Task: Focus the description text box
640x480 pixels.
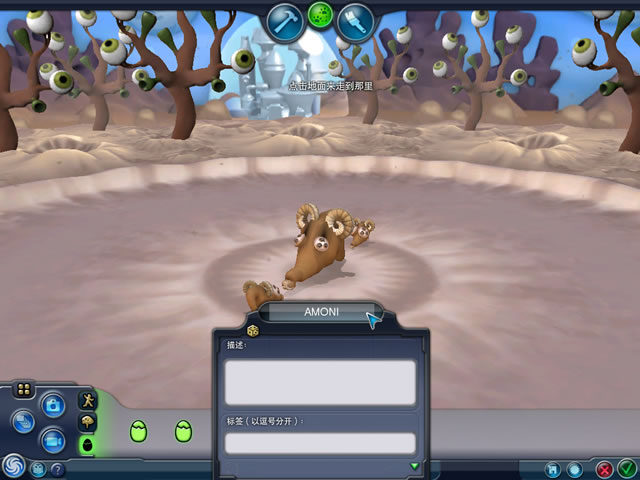Action: (320, 382)
